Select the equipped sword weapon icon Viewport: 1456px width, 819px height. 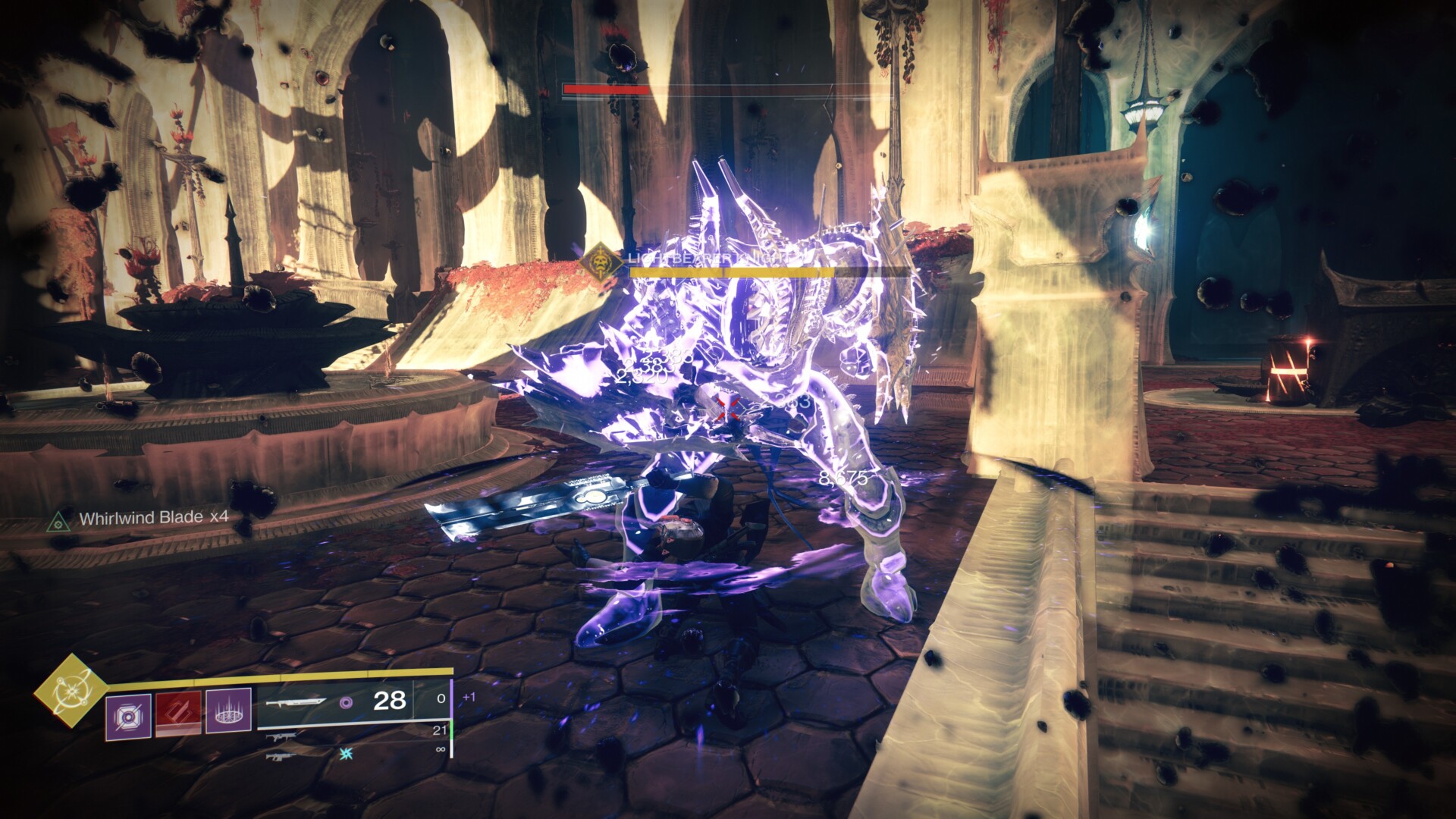pos(297,701)
